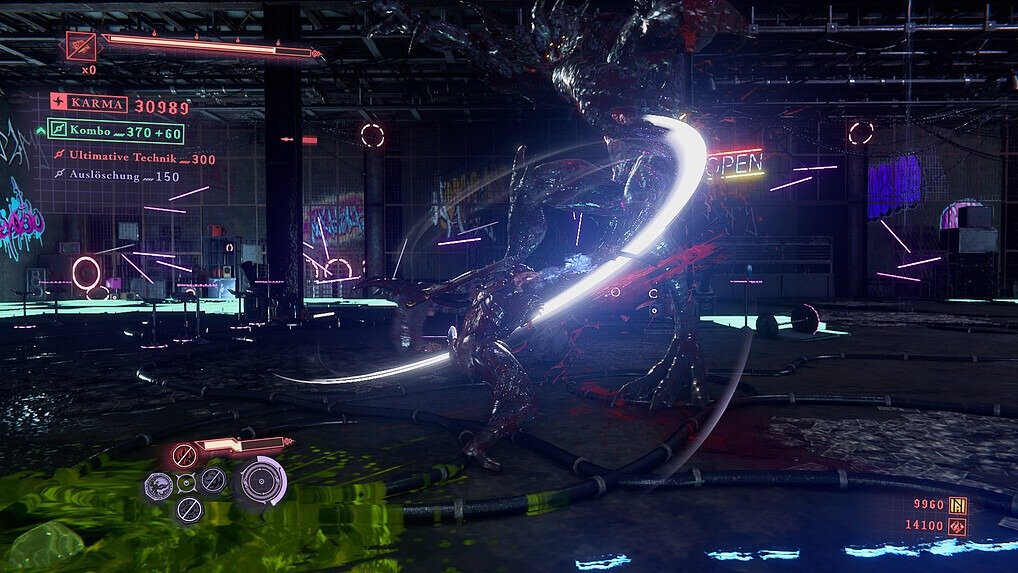The image size is (1018, 573).
Task: Select the red-glowing crossed-out flame slot
Action: click(x=183, y=457)
